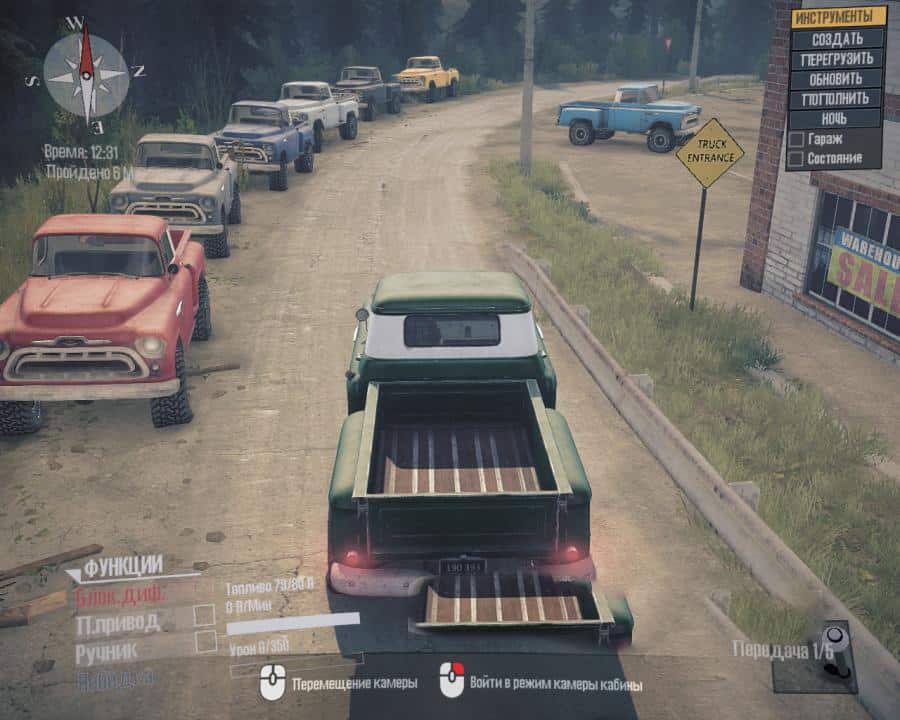This screenshot has height=720, width=900.
Task: Enable the Состояние checkbox
Action: 796,158
